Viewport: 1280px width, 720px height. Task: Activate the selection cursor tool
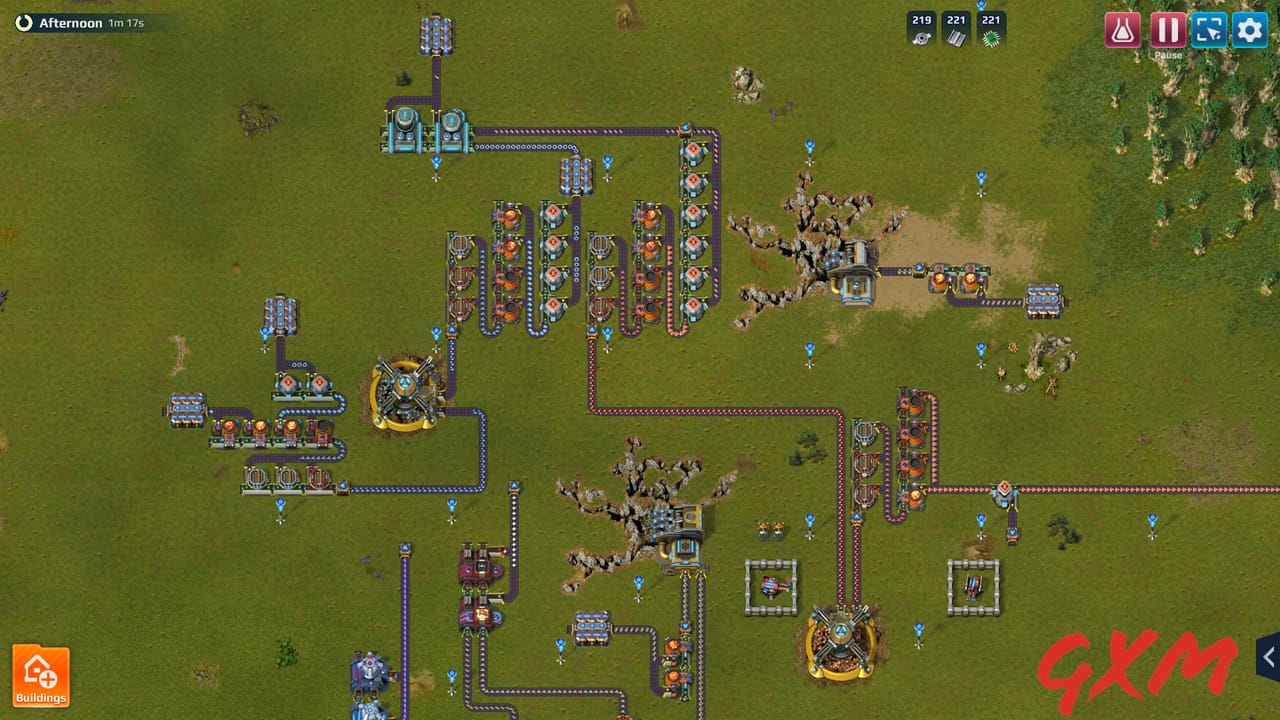coord(1209,30)
